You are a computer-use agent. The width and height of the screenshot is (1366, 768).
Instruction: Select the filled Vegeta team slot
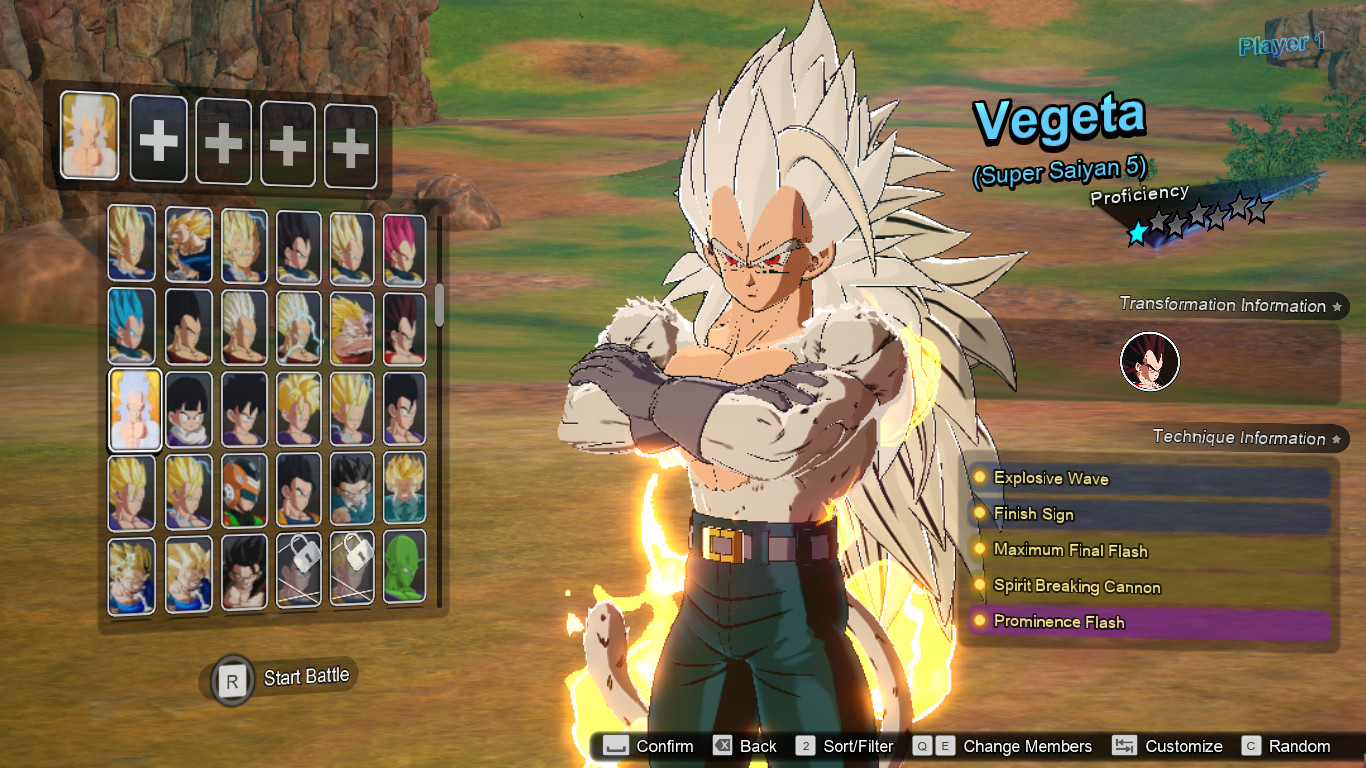pyautogui.click(x=89, y=136)
